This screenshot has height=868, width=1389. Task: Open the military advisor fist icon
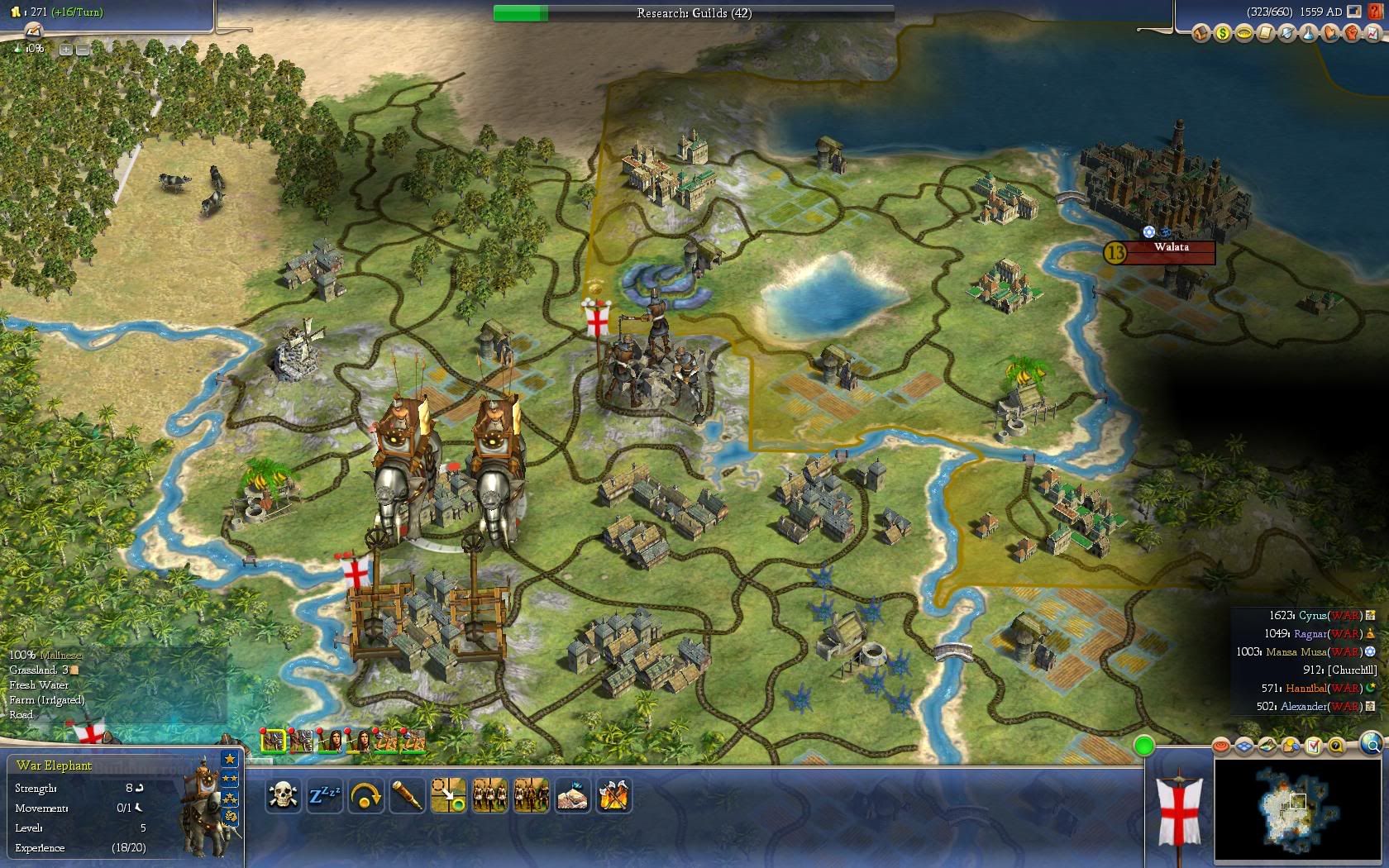(x=1351, y=34)
